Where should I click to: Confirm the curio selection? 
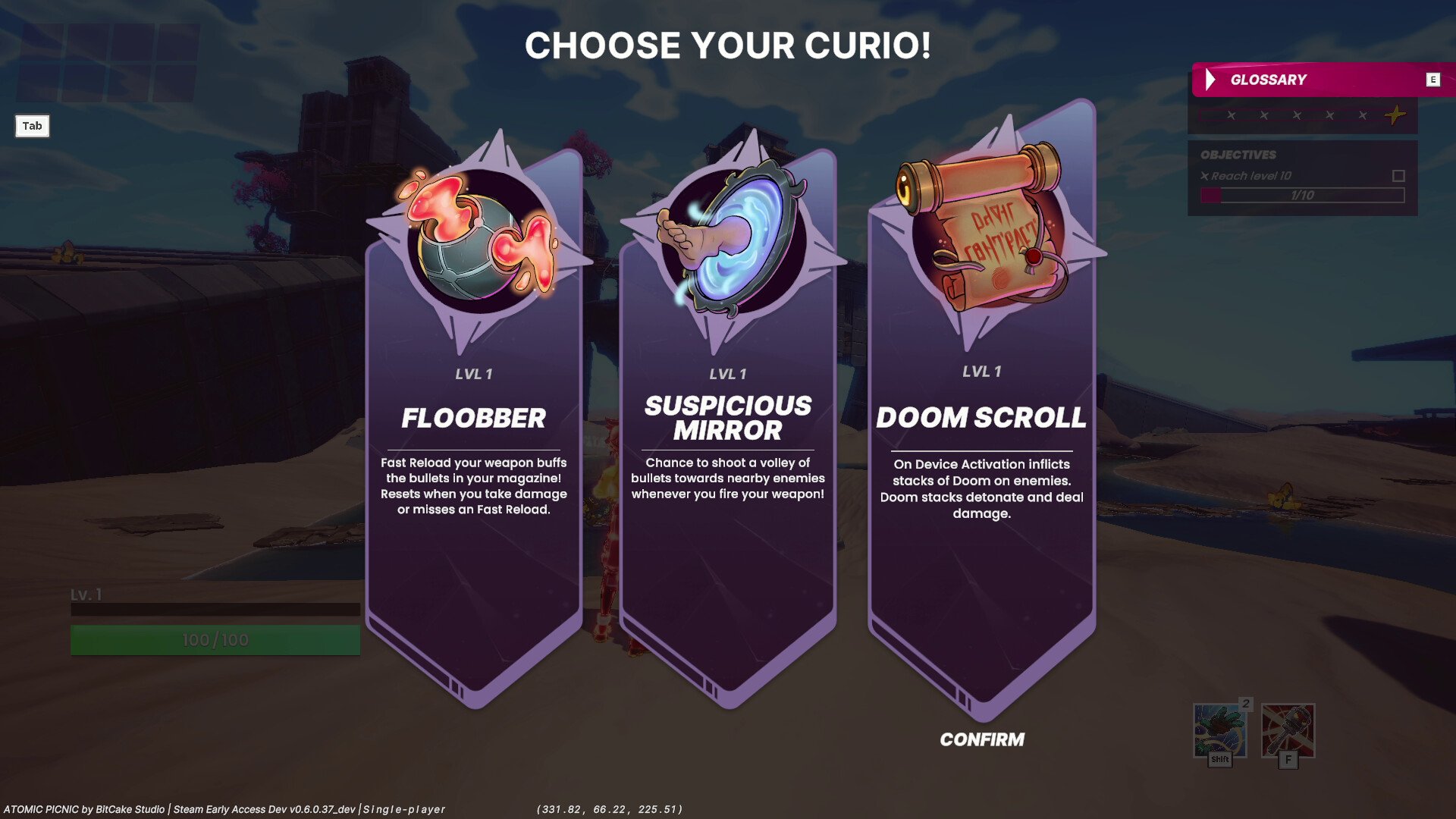pyautogui.click(x=981, y=739)
